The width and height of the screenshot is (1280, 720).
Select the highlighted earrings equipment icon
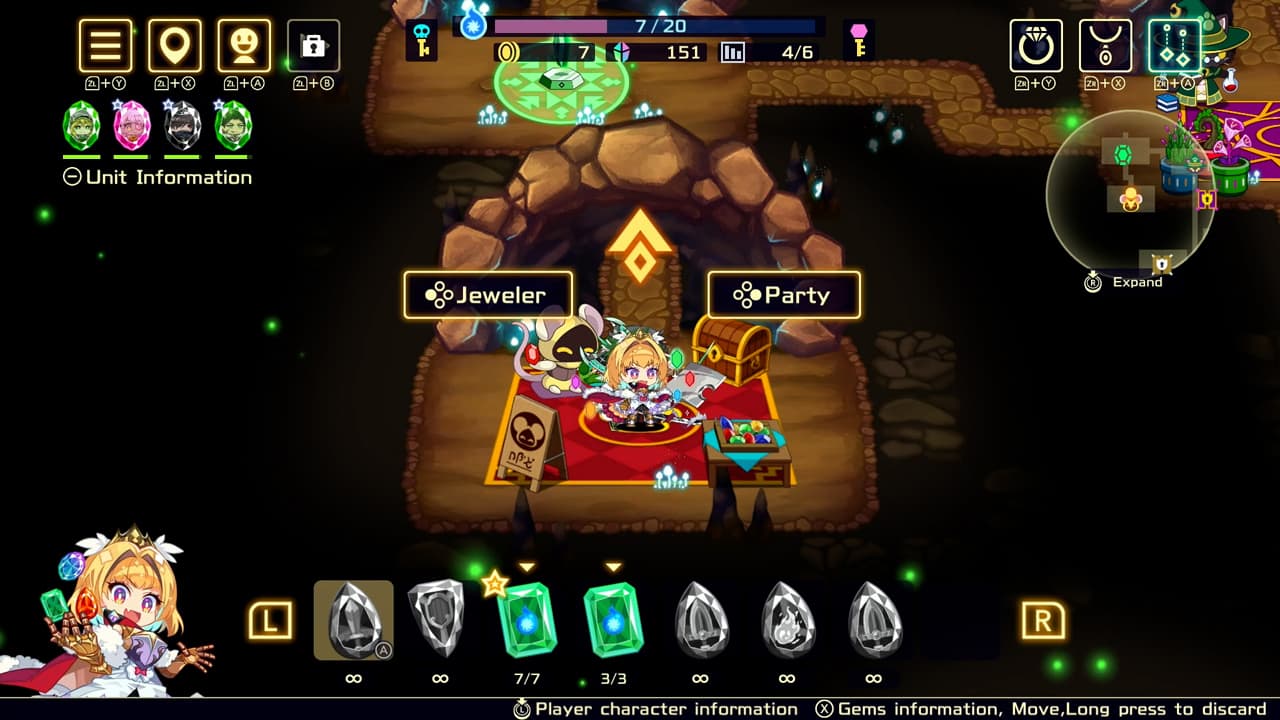1172,46
